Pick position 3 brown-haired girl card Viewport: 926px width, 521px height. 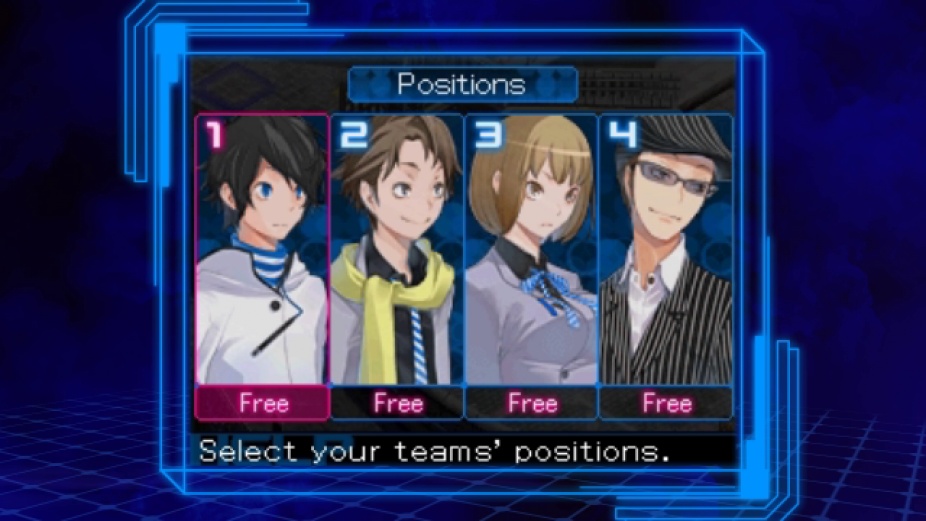[x=531, y=250]
